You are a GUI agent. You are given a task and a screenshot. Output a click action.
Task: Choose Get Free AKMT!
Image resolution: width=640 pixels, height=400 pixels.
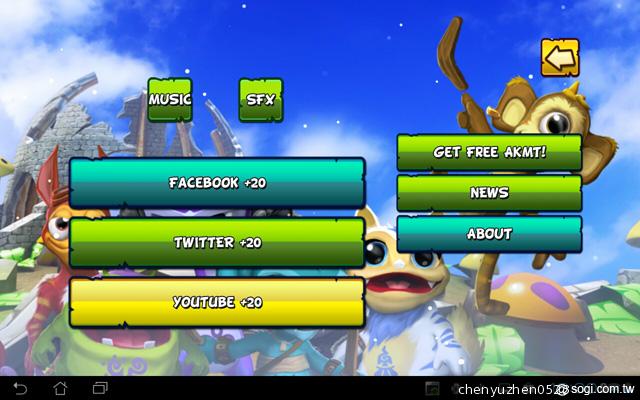(x=489, y=152)
